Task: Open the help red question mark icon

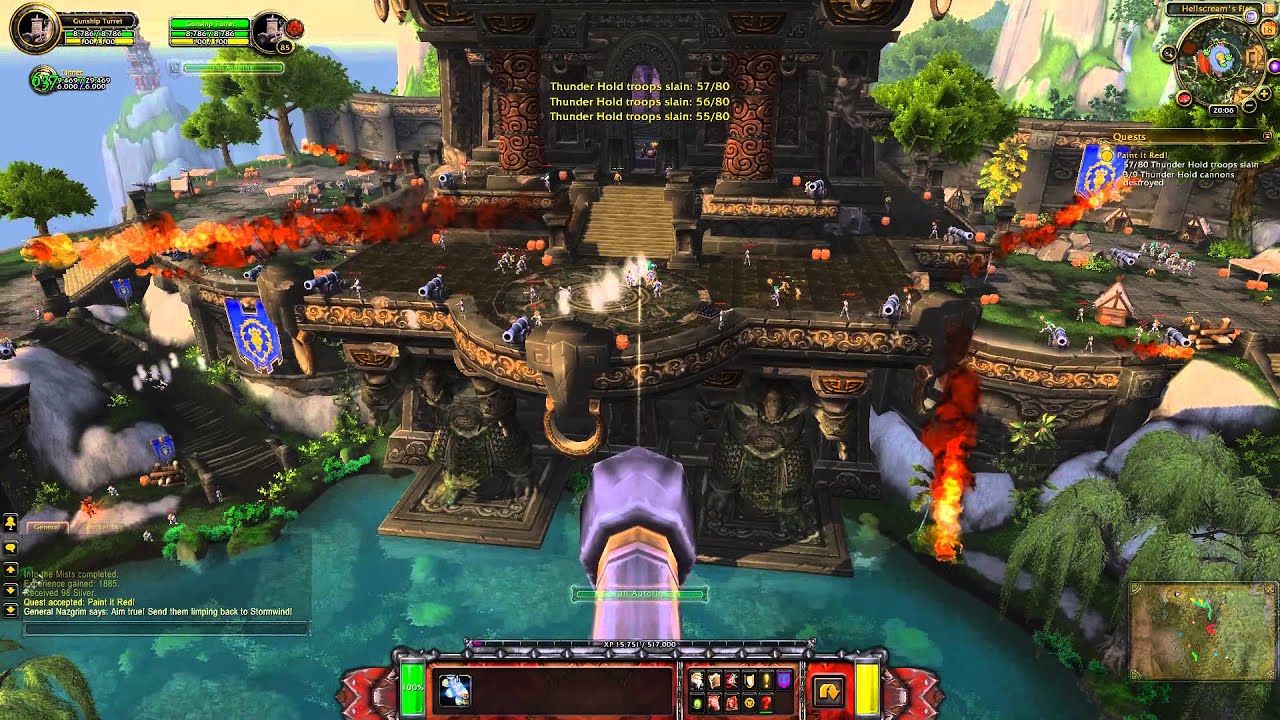Action: point(766,702)
